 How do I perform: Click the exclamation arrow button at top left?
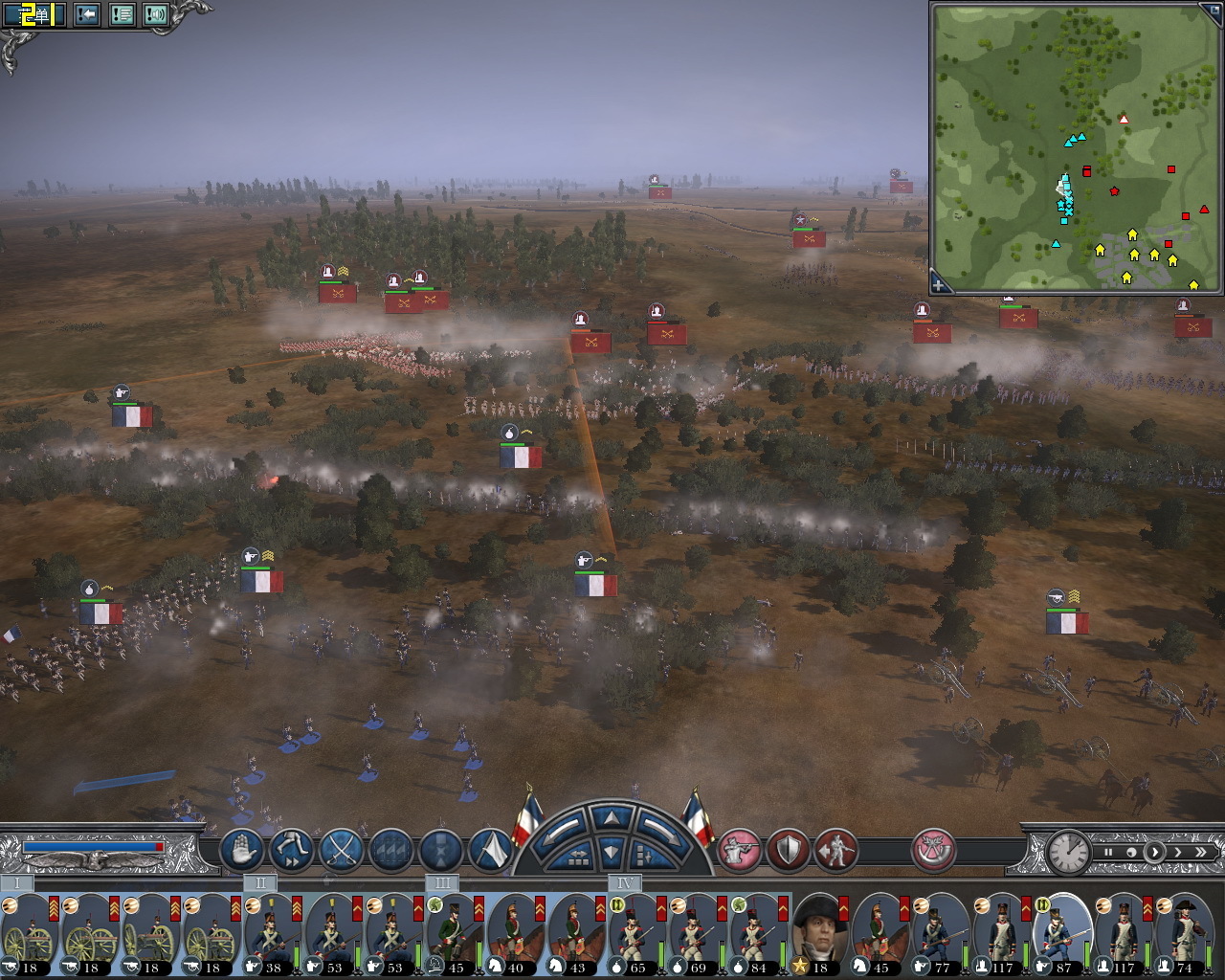87,14
